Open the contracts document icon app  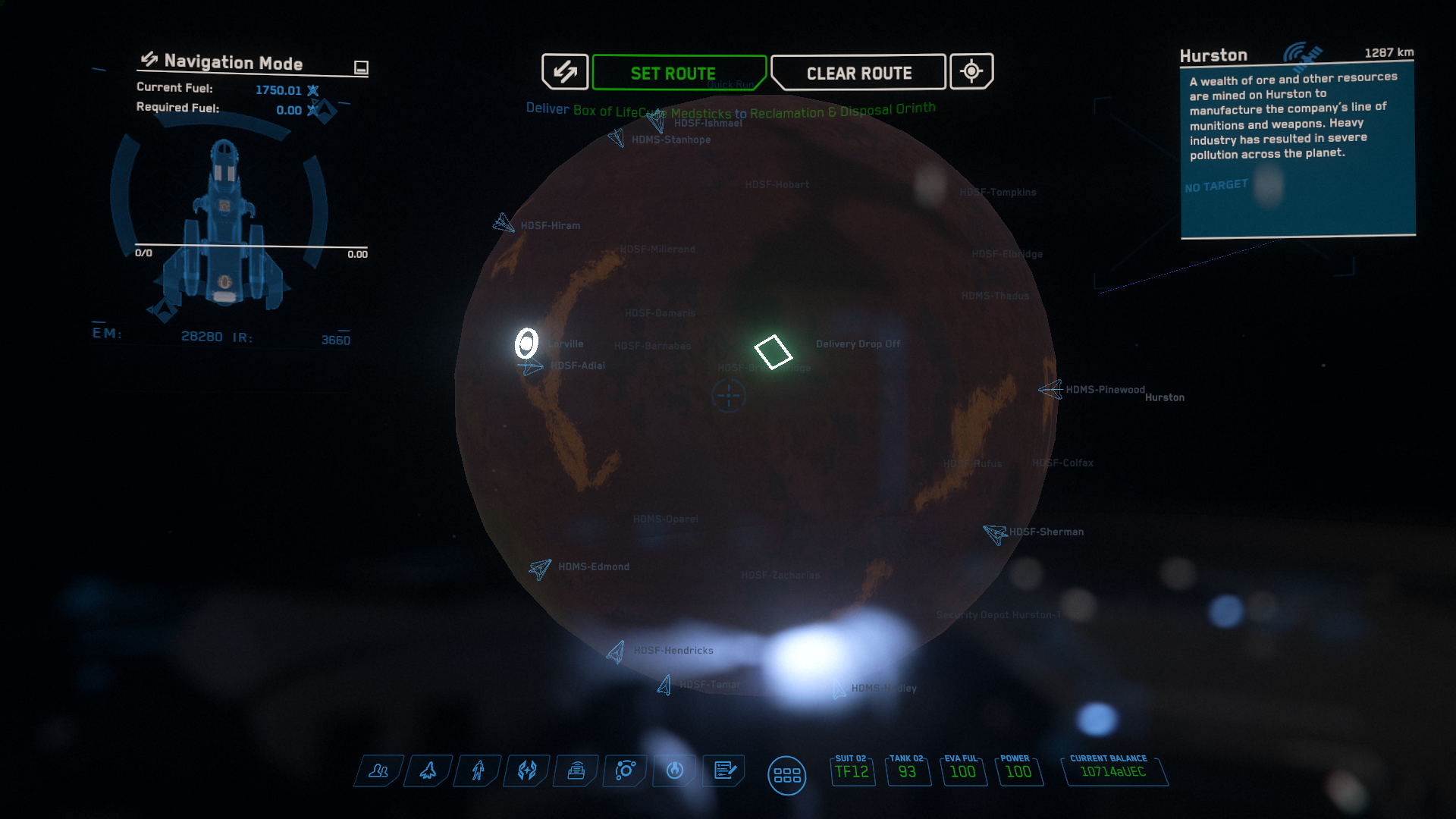click(x=724, y=771)
